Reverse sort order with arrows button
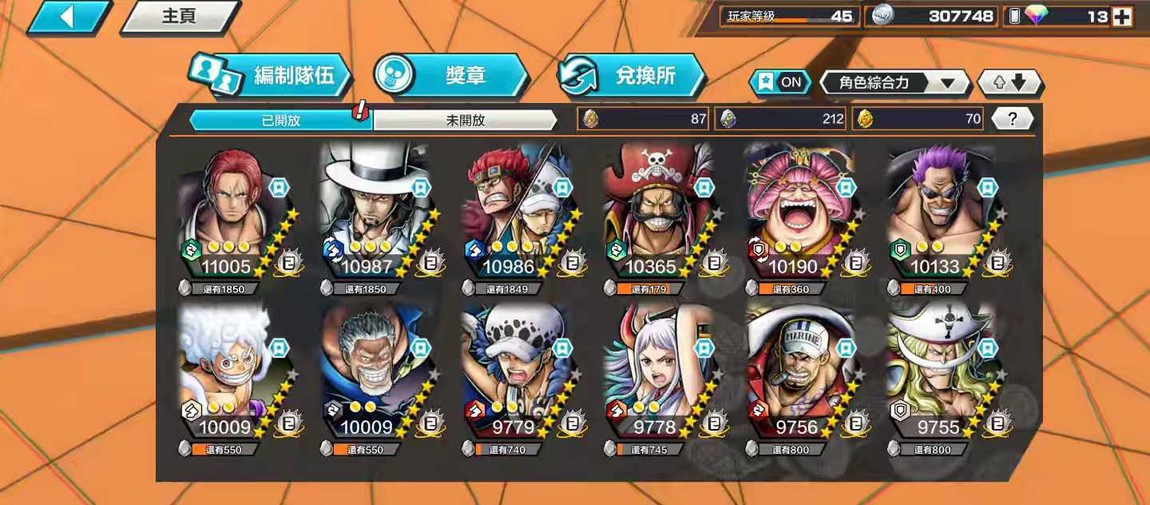 click(1009, 82)
